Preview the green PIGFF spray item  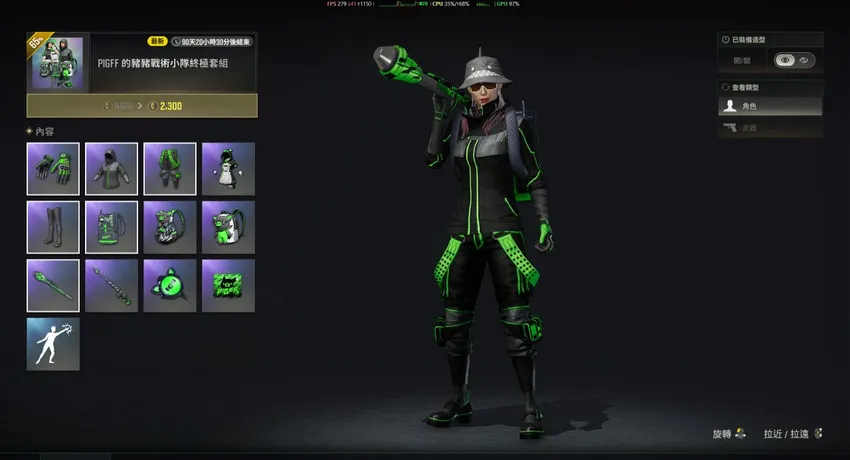[228, 285]
